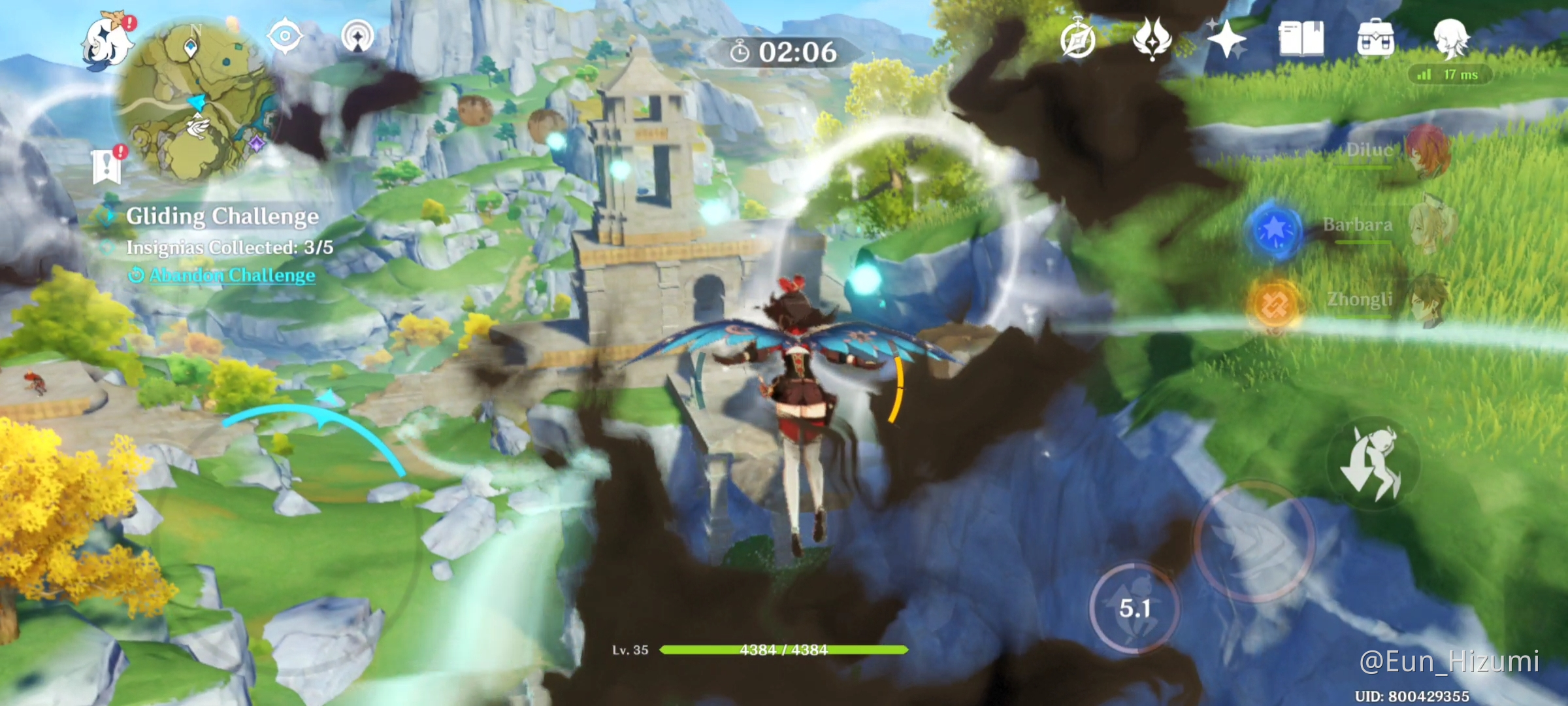Select Abandon Challenge
The image size is (1568, 706).
220,276
